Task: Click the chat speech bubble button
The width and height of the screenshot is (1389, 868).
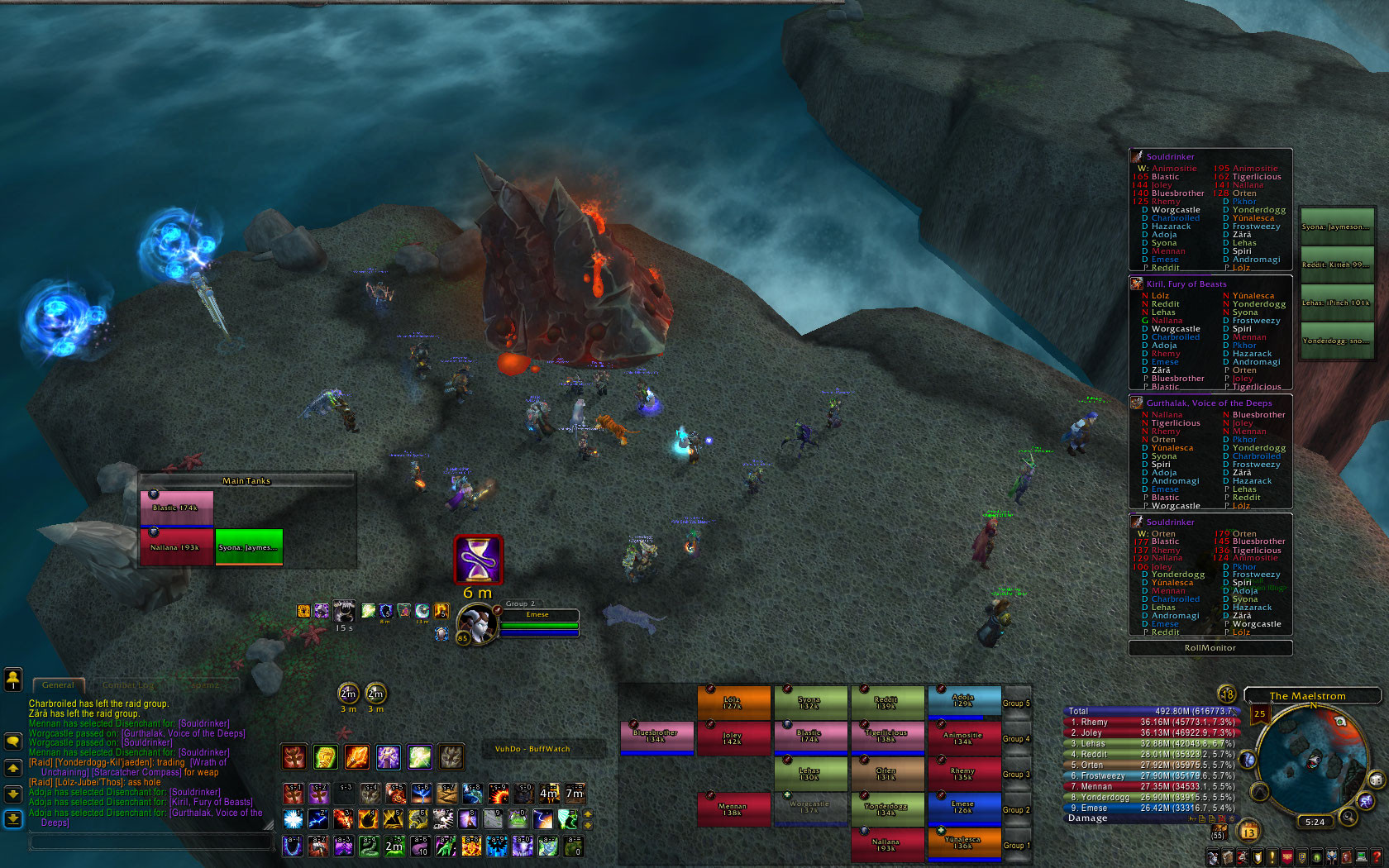Action: tap(13, 742)
